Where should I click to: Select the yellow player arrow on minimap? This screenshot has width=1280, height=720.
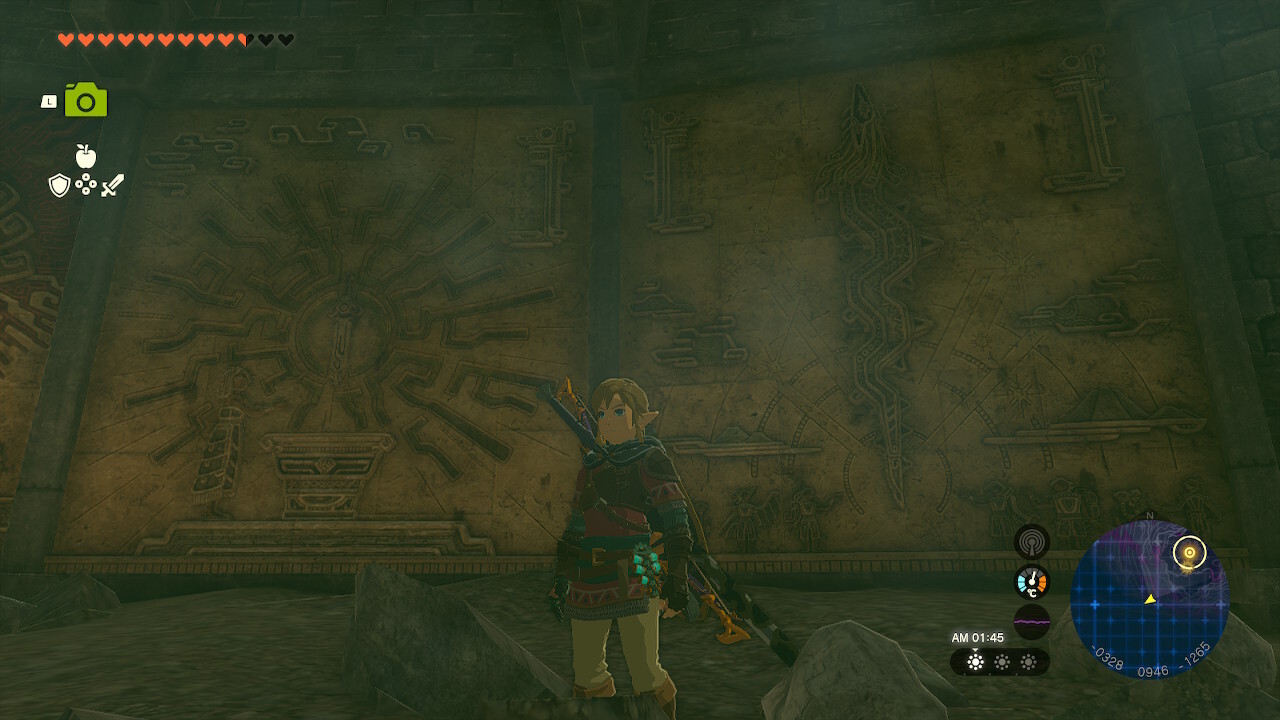pyautogui.click(x=1150, y=599)
